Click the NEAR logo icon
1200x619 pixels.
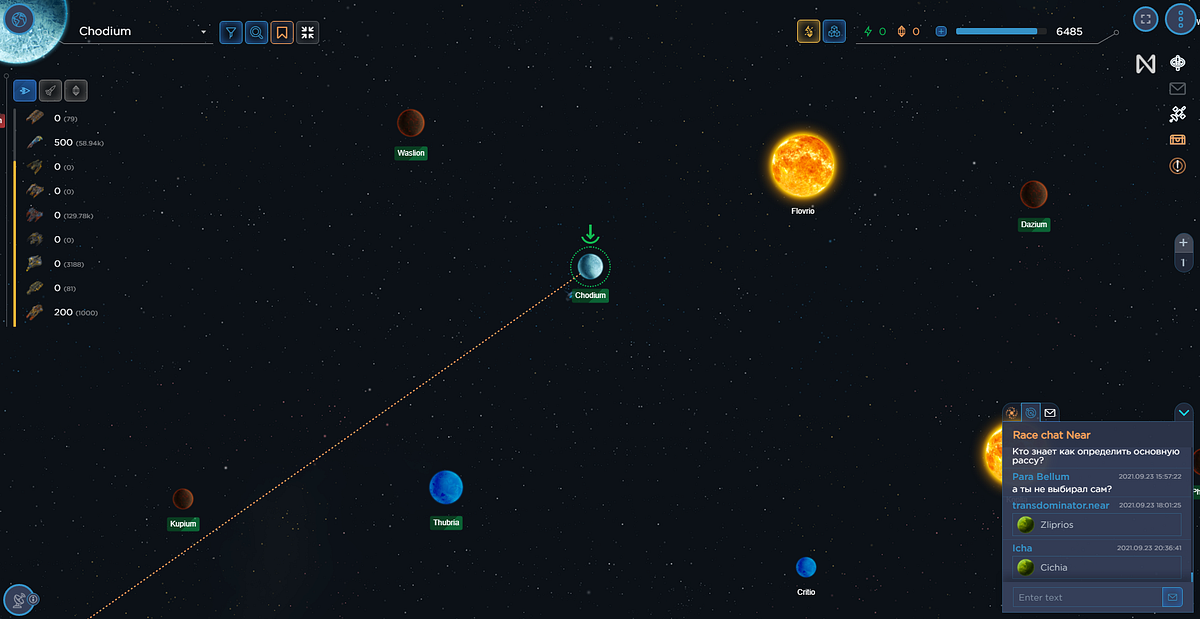1145,64
